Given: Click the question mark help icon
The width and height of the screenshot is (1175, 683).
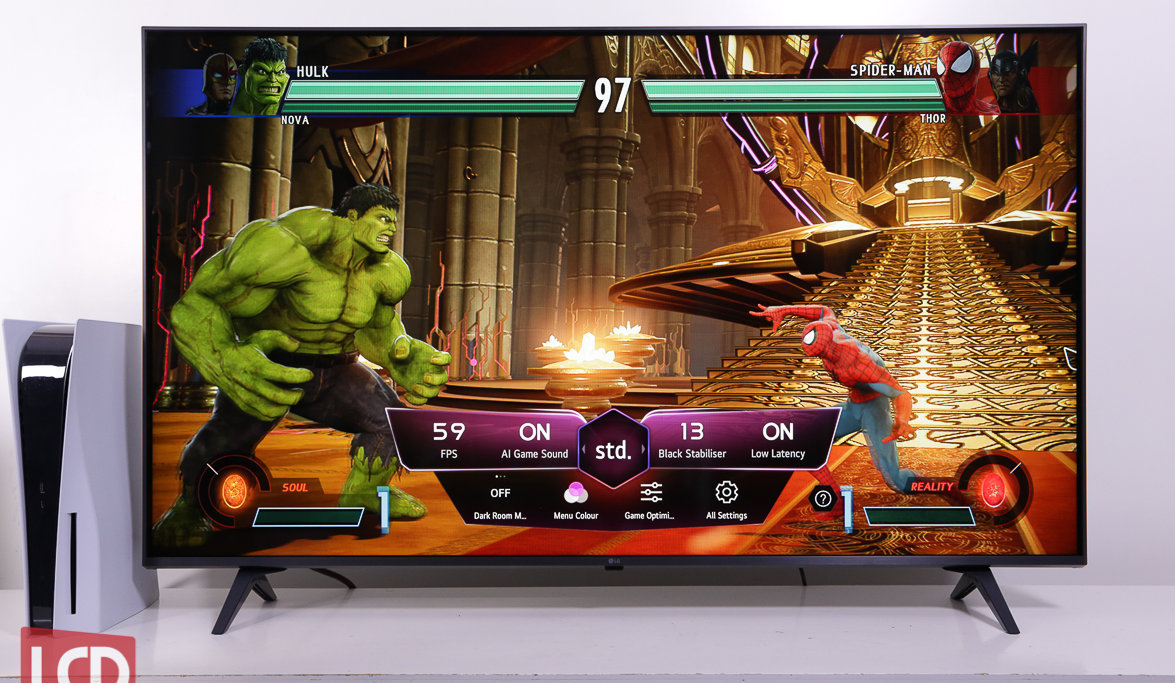Looking at the screenshot, I should 823,499.
